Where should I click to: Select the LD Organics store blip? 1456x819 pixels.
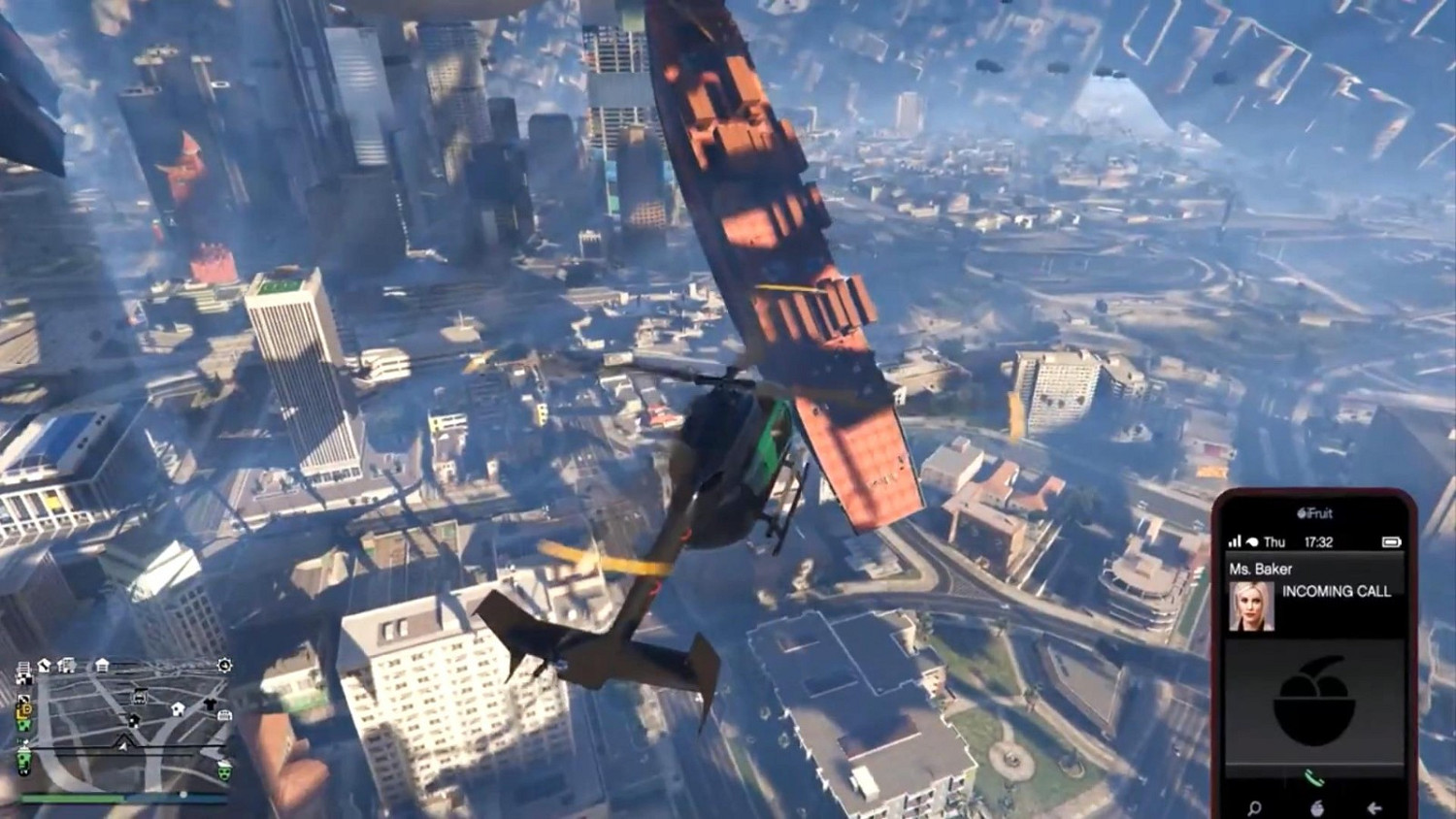[23, 710]
